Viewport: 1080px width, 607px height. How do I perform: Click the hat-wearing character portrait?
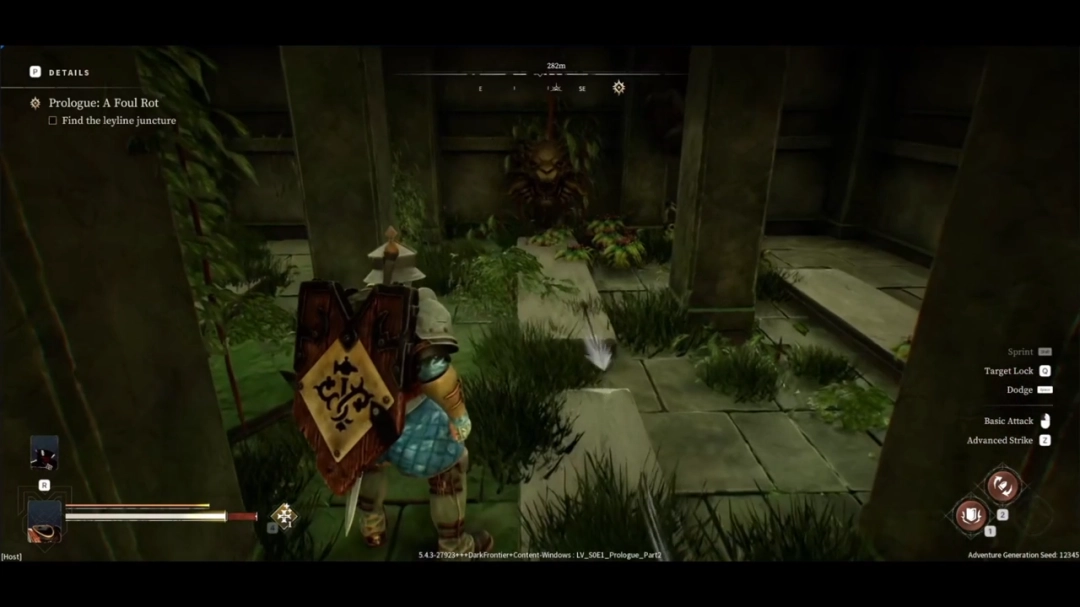point(44,520)
